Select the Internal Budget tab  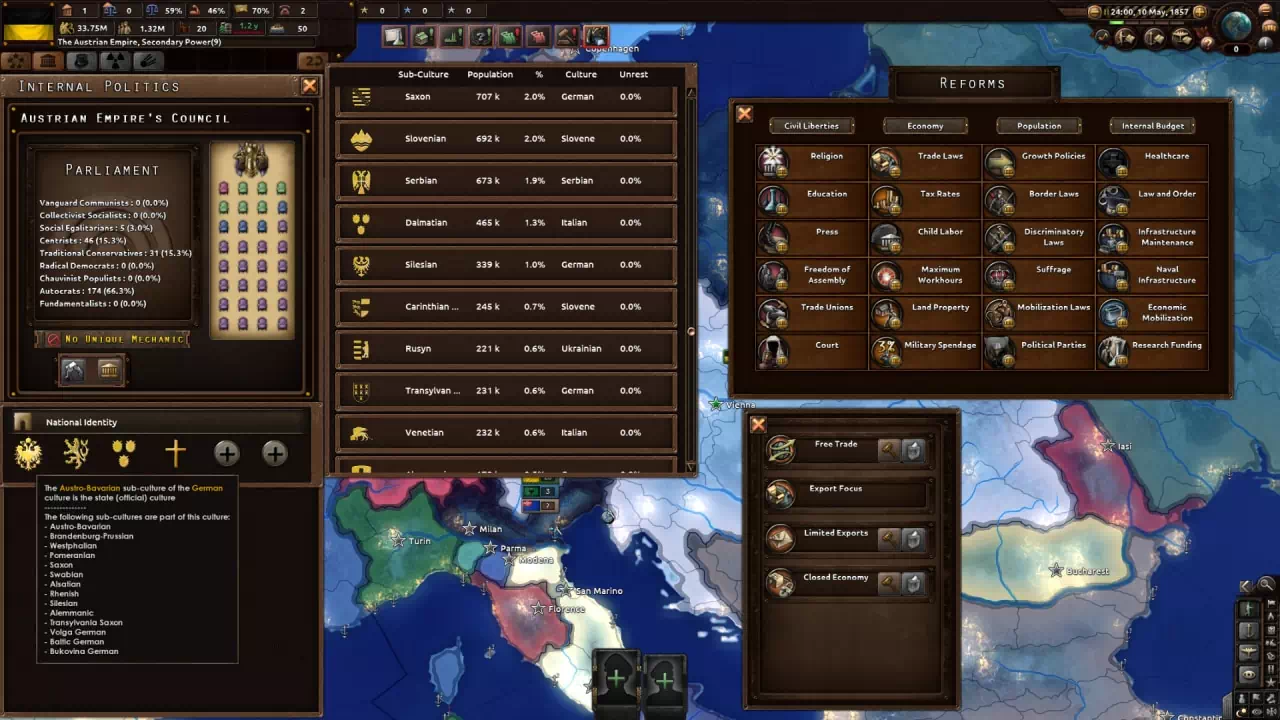tap(1152, 126)
